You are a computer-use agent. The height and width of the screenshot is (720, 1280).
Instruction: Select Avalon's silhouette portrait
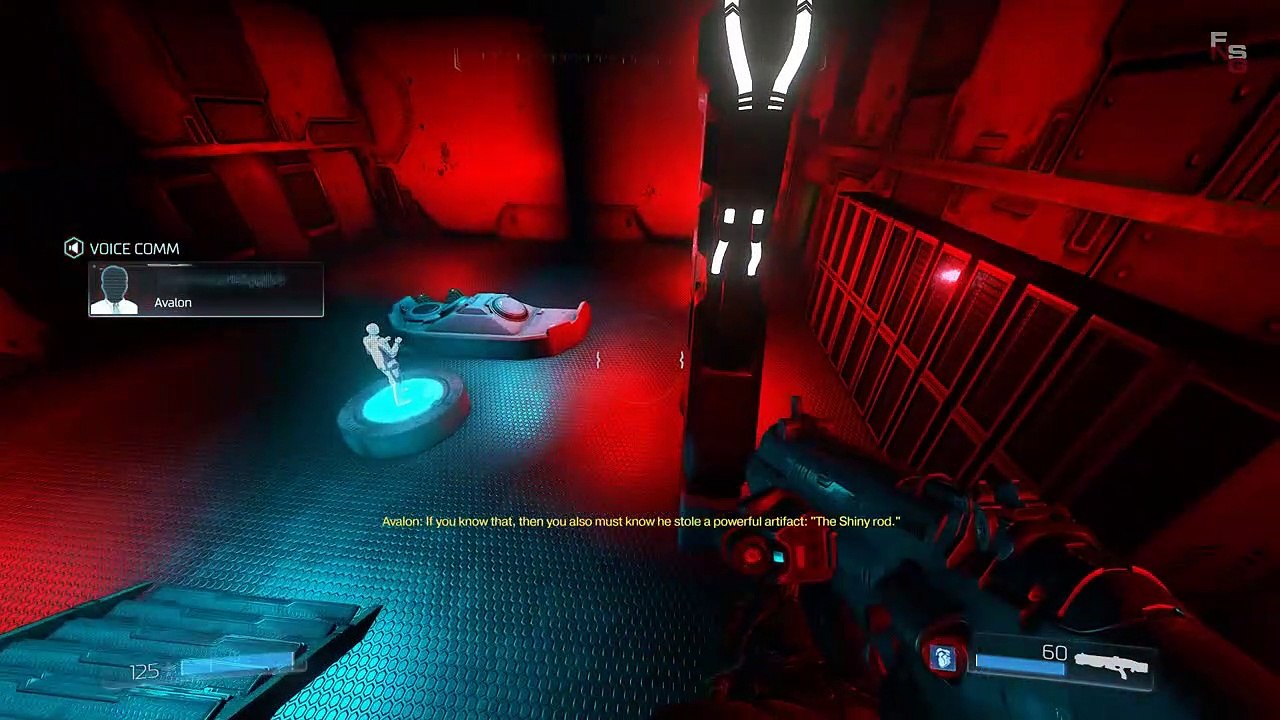(114, 290)
